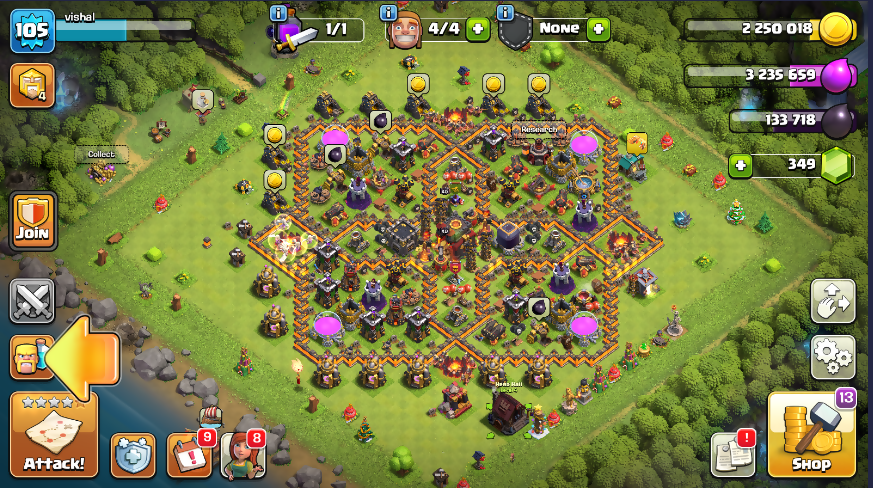Open the trophy league badge

pos(32,85)
